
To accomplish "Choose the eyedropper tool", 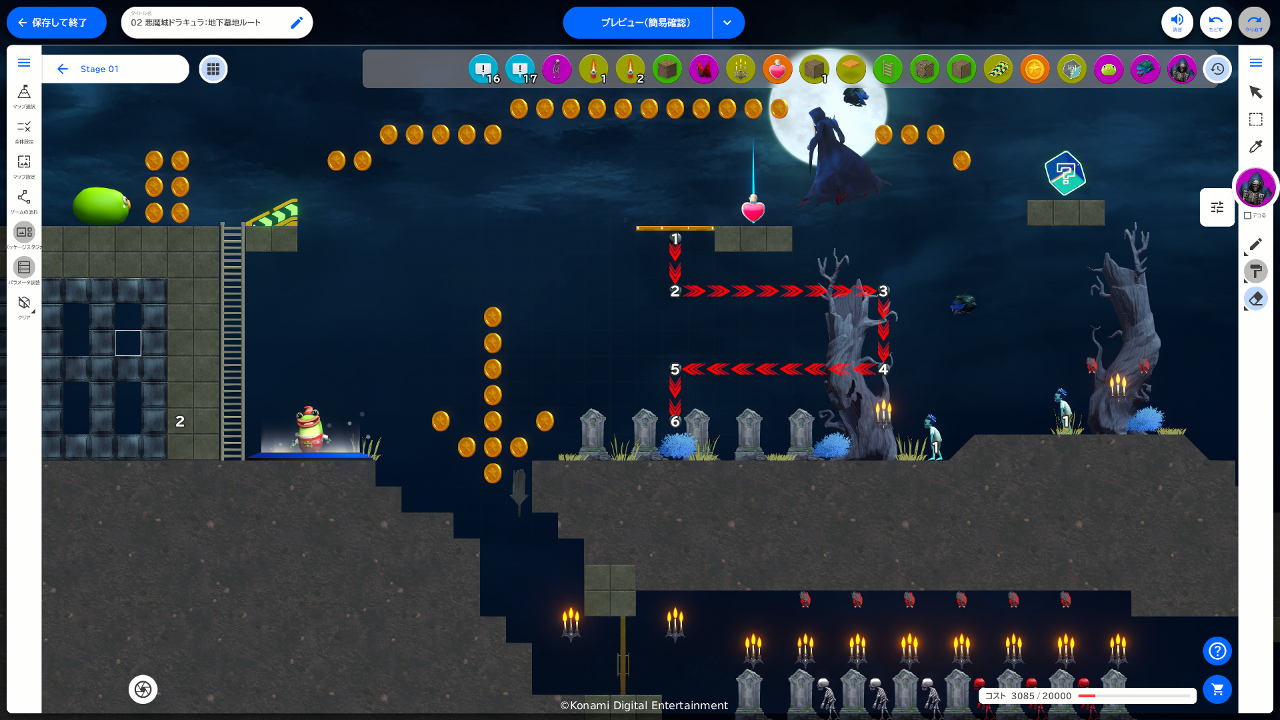I will click(x=1256, y=146).
